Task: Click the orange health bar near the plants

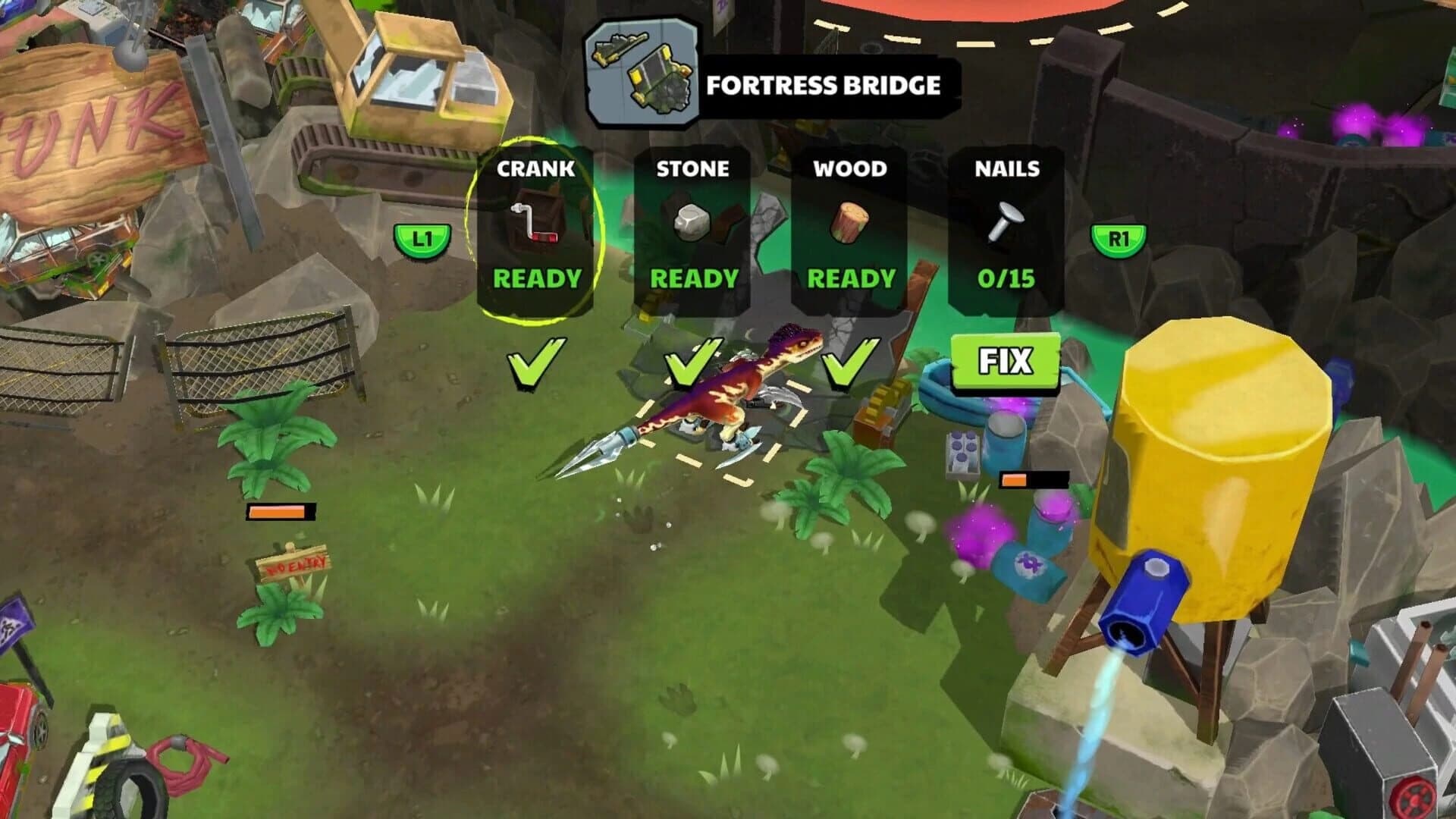Action: click(x=281, y=511)
